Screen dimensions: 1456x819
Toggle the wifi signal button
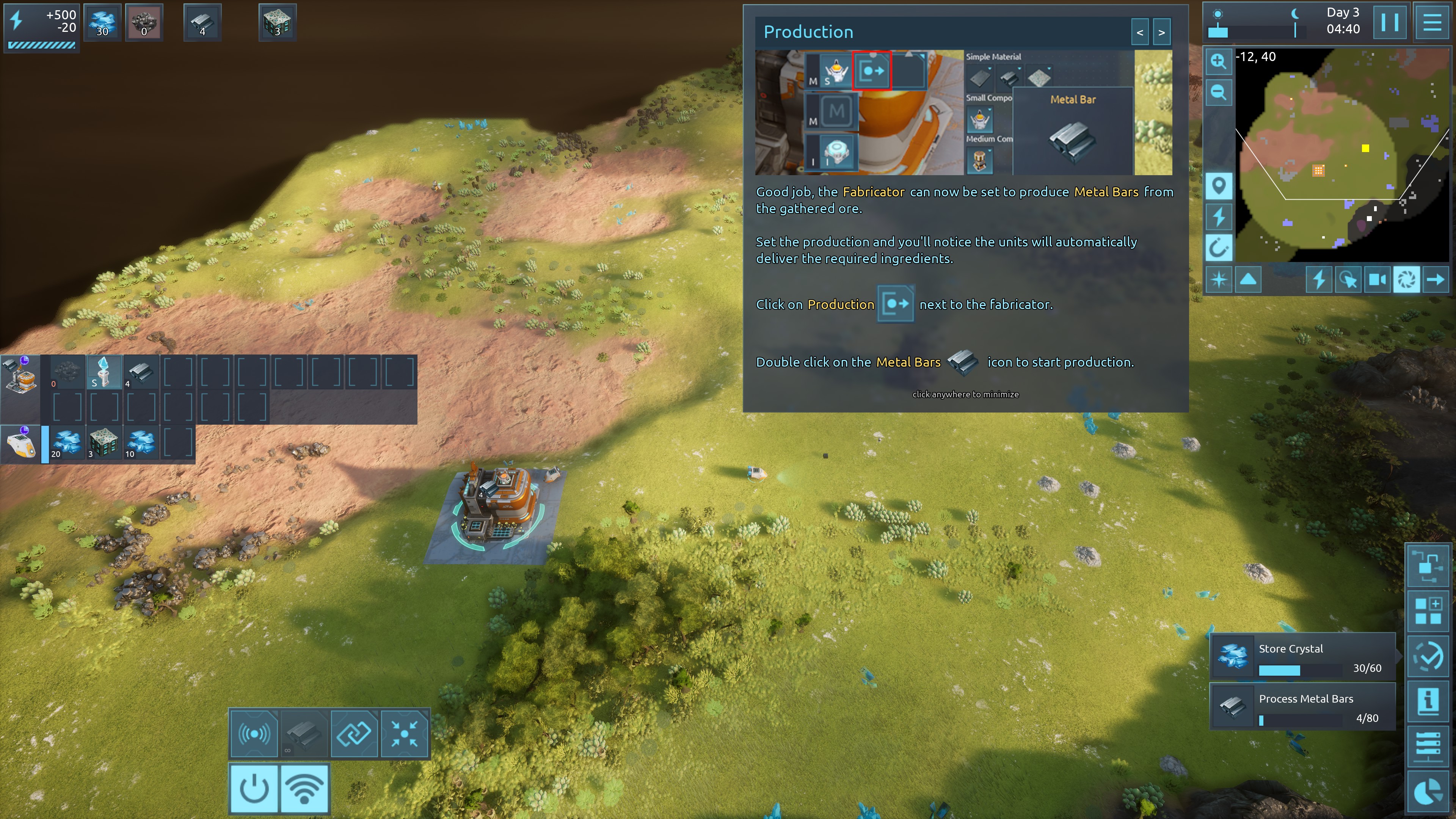click(304, 788)
